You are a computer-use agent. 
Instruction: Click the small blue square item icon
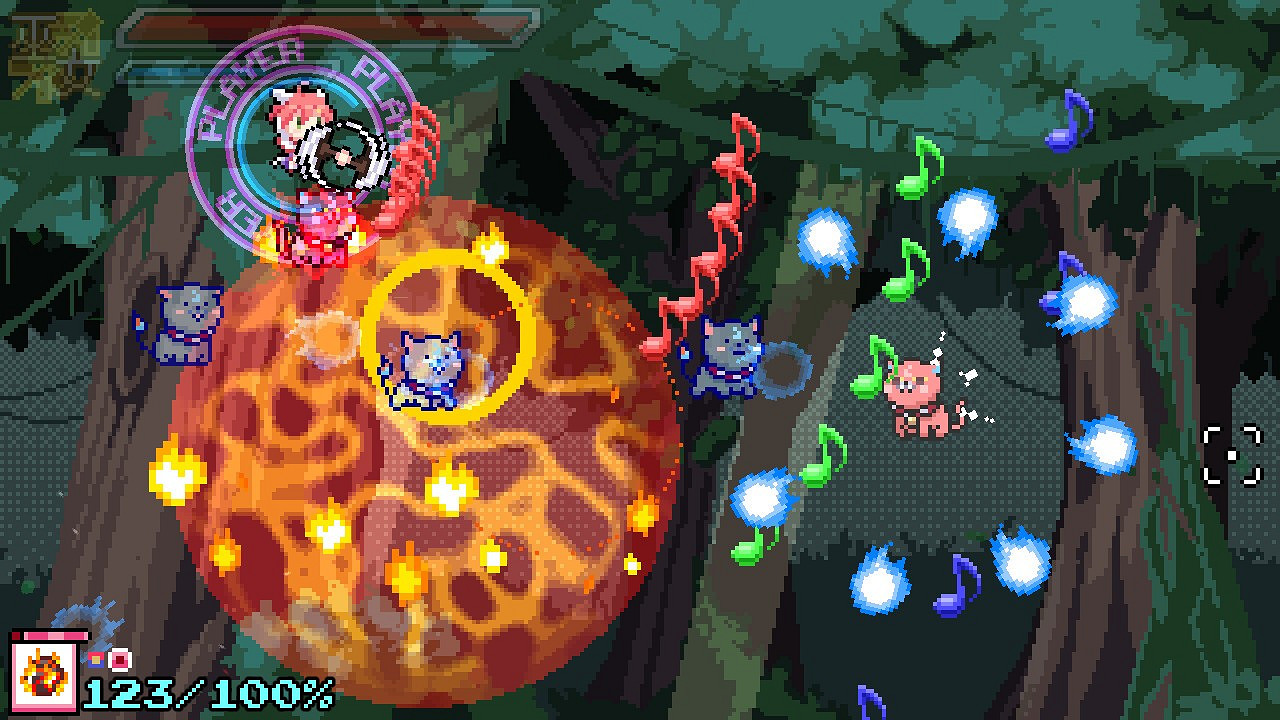(95, 660)
